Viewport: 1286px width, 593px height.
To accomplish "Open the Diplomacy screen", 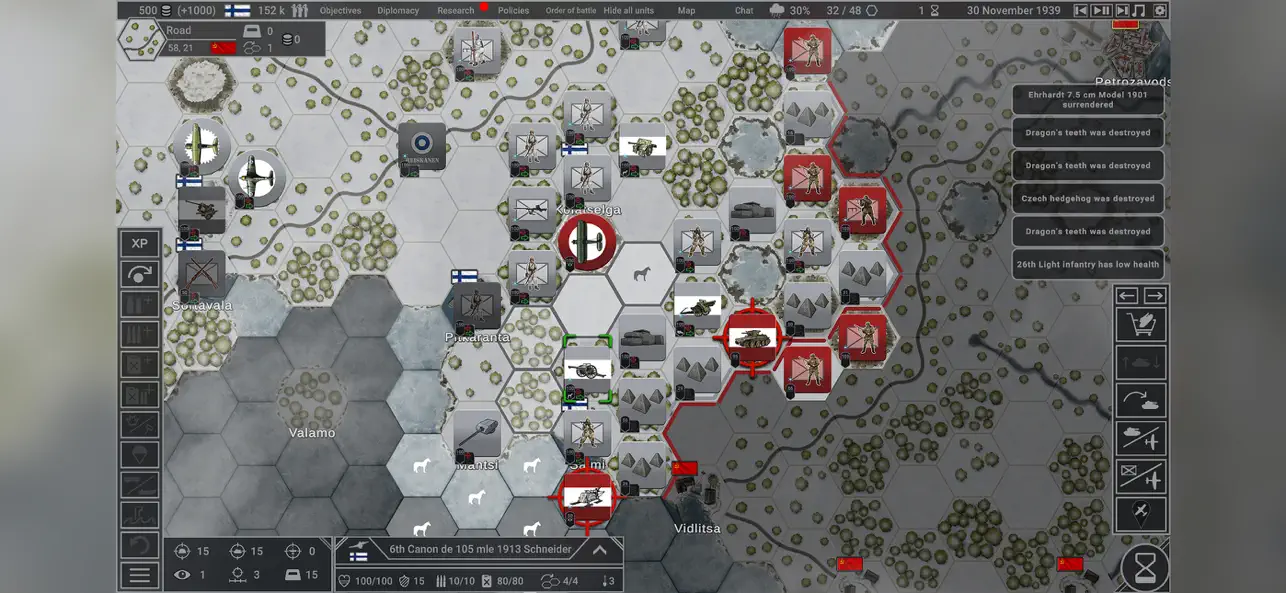I will 398,11.
